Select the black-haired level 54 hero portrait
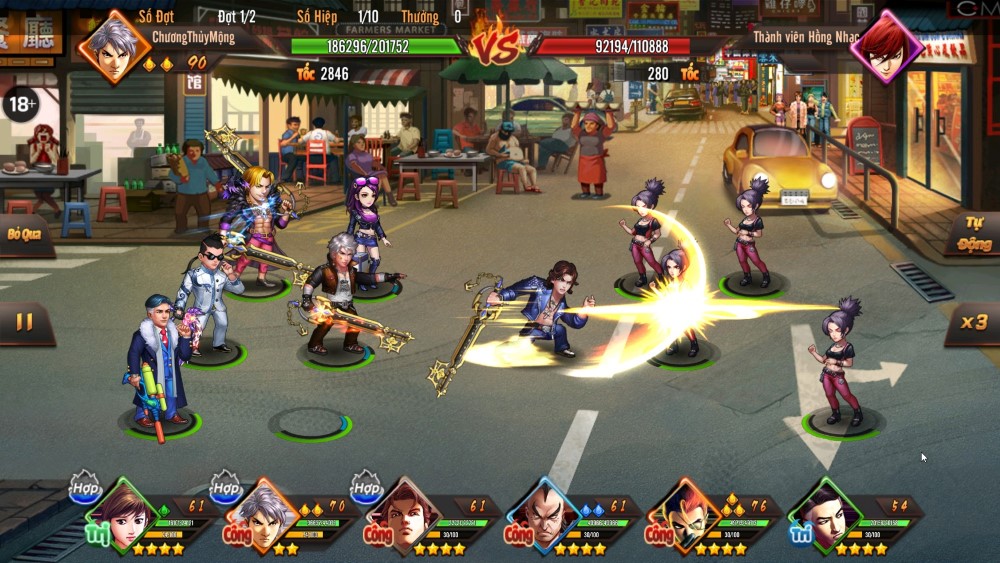1000x563 pixels. (x=824, y=515)
